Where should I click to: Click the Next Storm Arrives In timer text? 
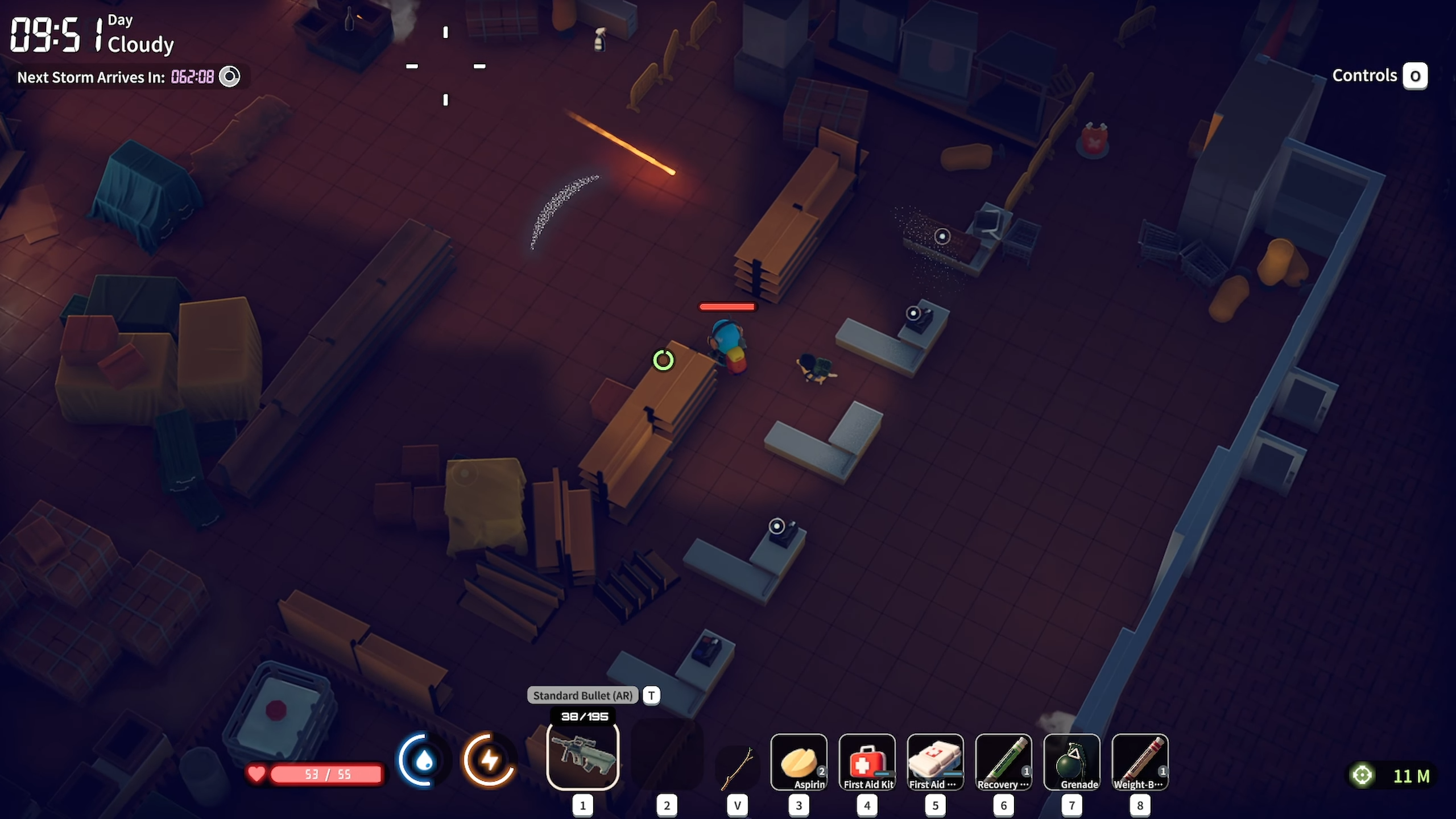click(91, 77)
